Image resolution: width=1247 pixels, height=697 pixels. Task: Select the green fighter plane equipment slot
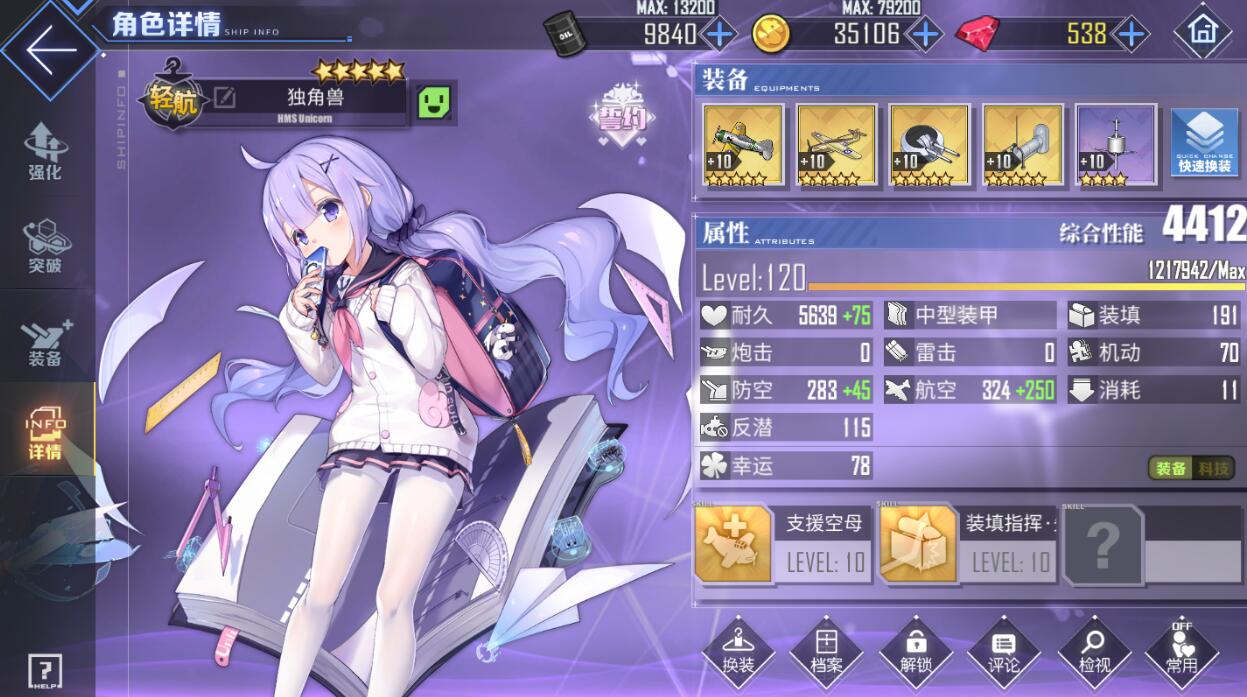tap(744, 146)
